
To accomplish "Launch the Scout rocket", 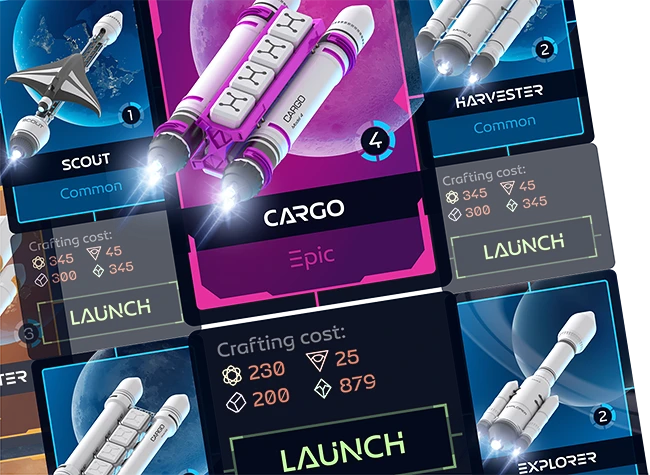I will pos(110,310).
